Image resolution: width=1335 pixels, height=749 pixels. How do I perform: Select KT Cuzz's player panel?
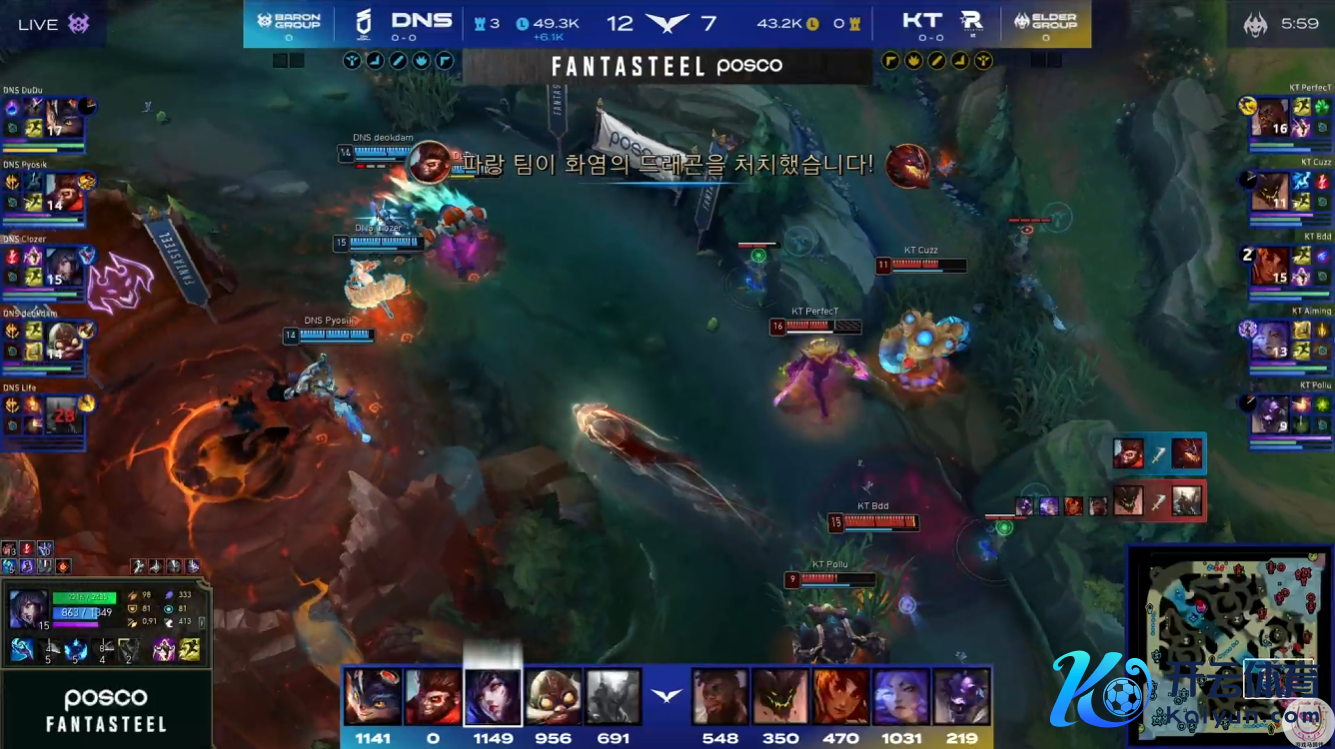pos(1288,194)
